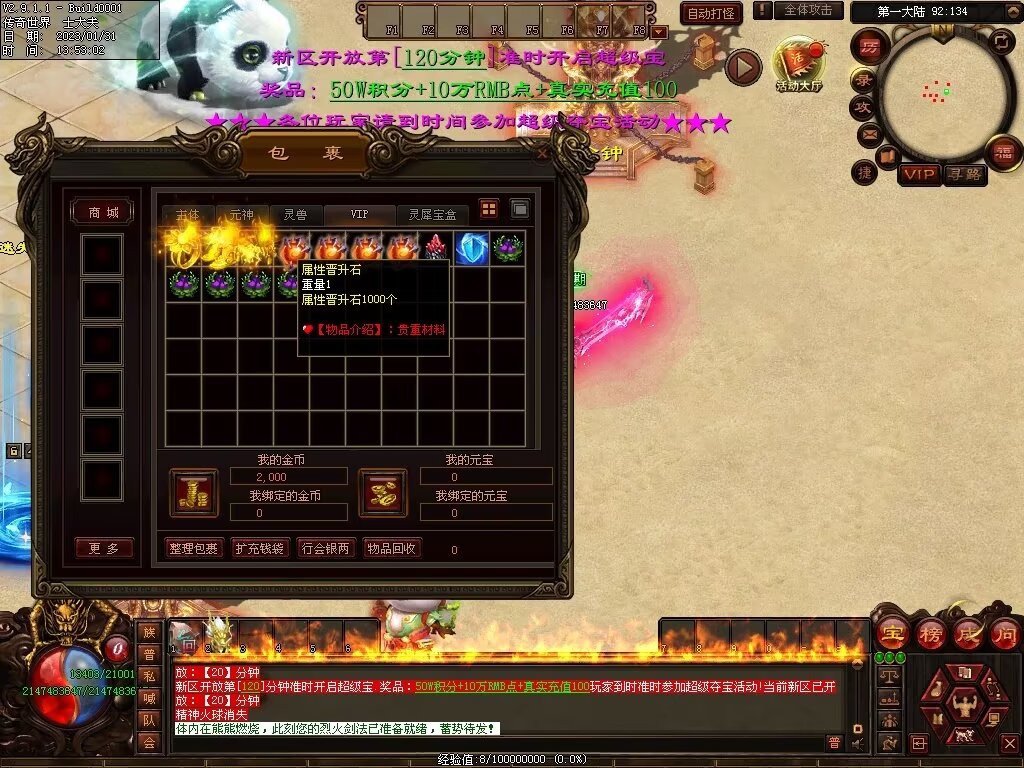The height and width of the screenshot is (768, 1024).
Task: Open the 商城 shop from the bag
Action: pos(103,212)
